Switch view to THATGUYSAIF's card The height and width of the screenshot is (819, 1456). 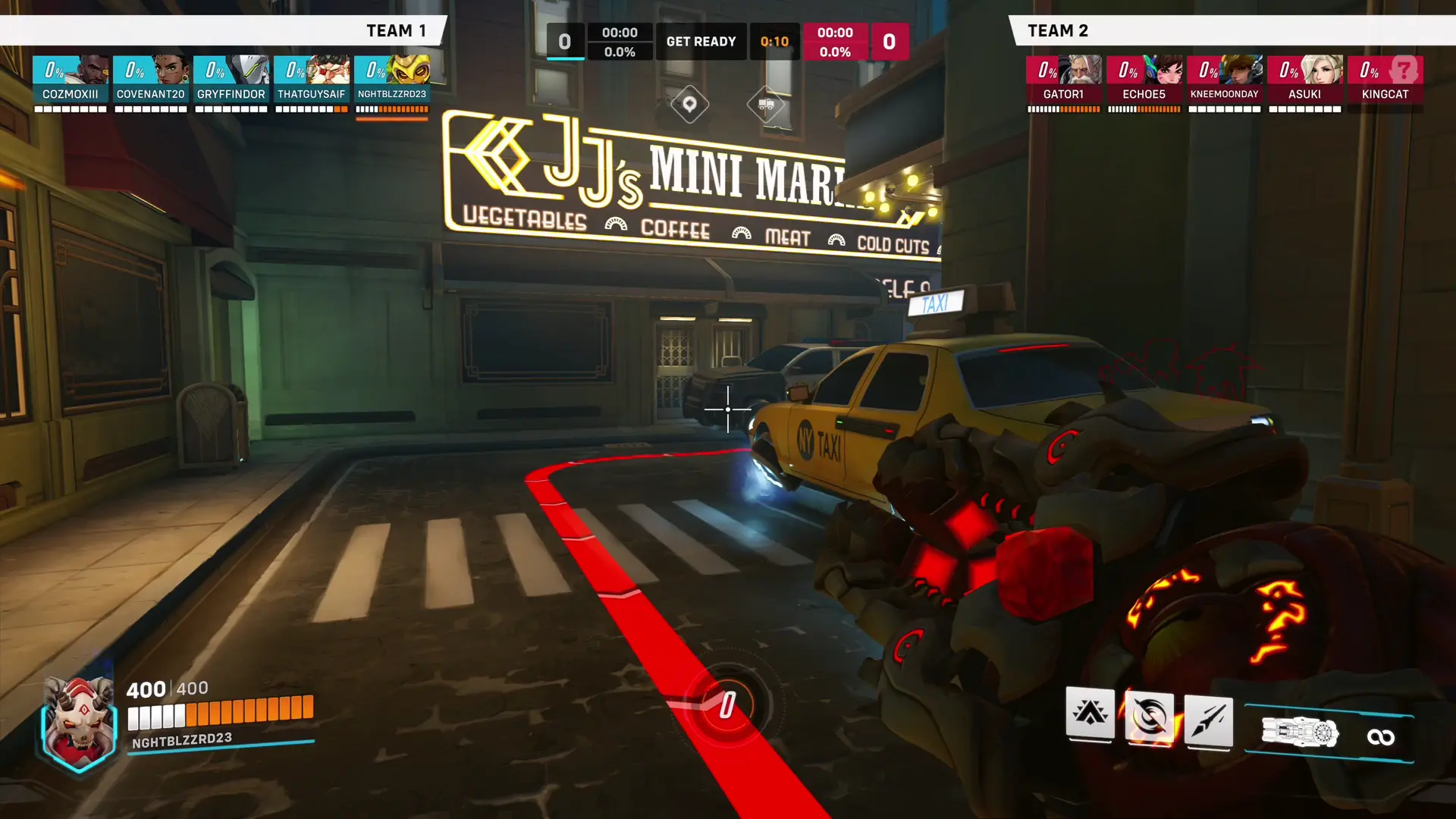[x=312, y=79]
